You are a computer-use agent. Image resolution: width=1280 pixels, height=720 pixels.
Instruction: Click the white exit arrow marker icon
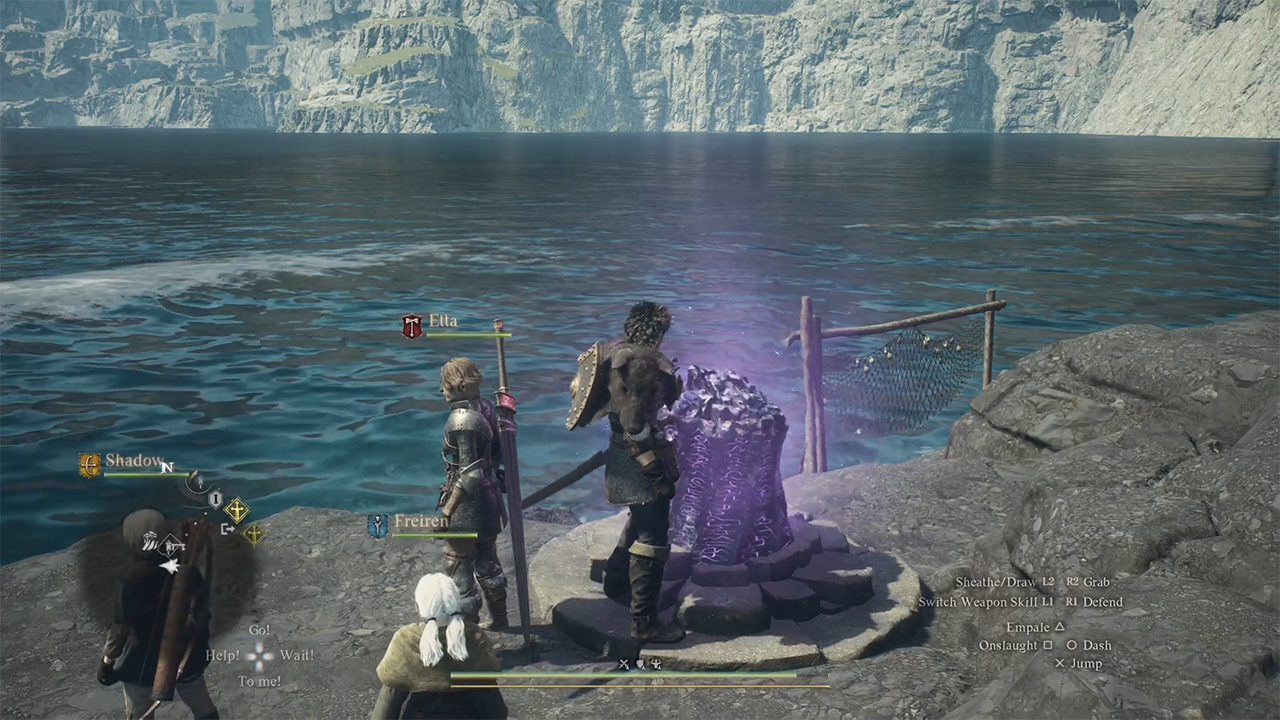pyautogui.click(x=228, y=529)
